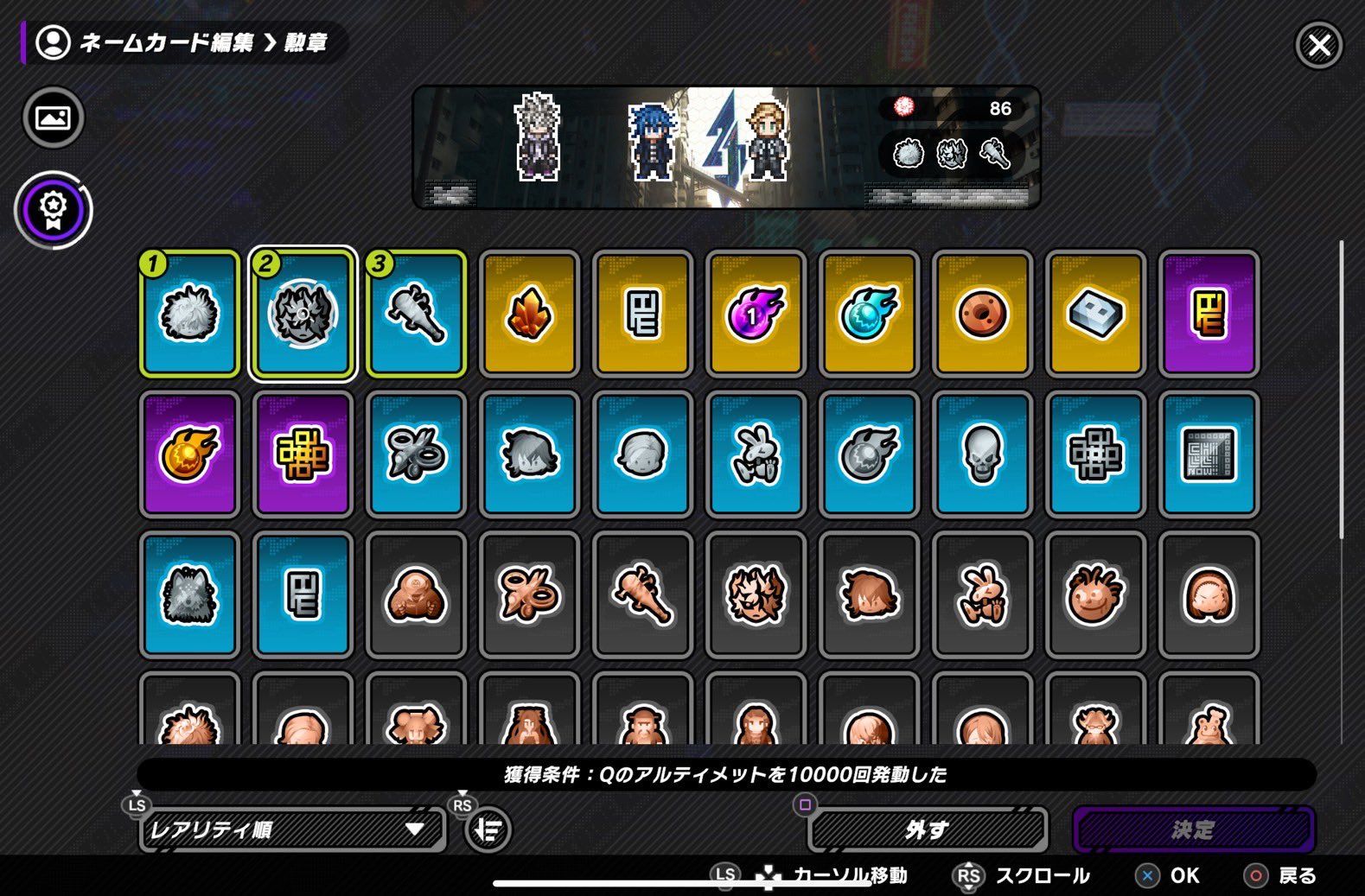Select the golden fireball medal on purple

(x=189, y=454)
